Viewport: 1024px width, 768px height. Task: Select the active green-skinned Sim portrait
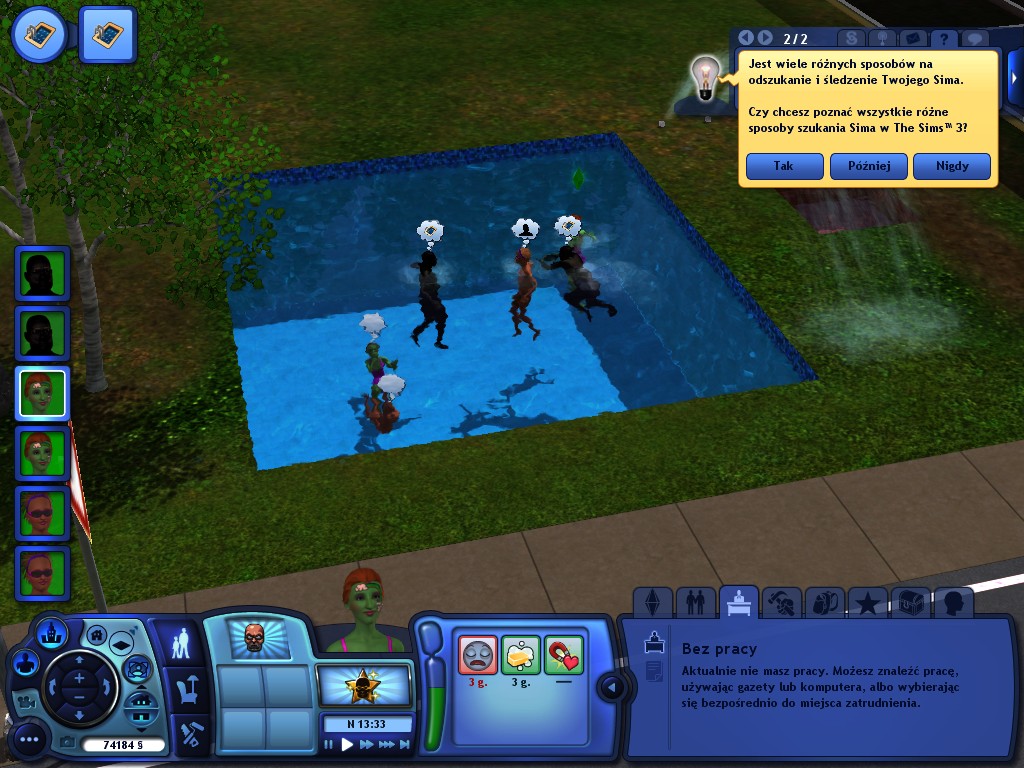pyautogui.click(x=42, y=393)
